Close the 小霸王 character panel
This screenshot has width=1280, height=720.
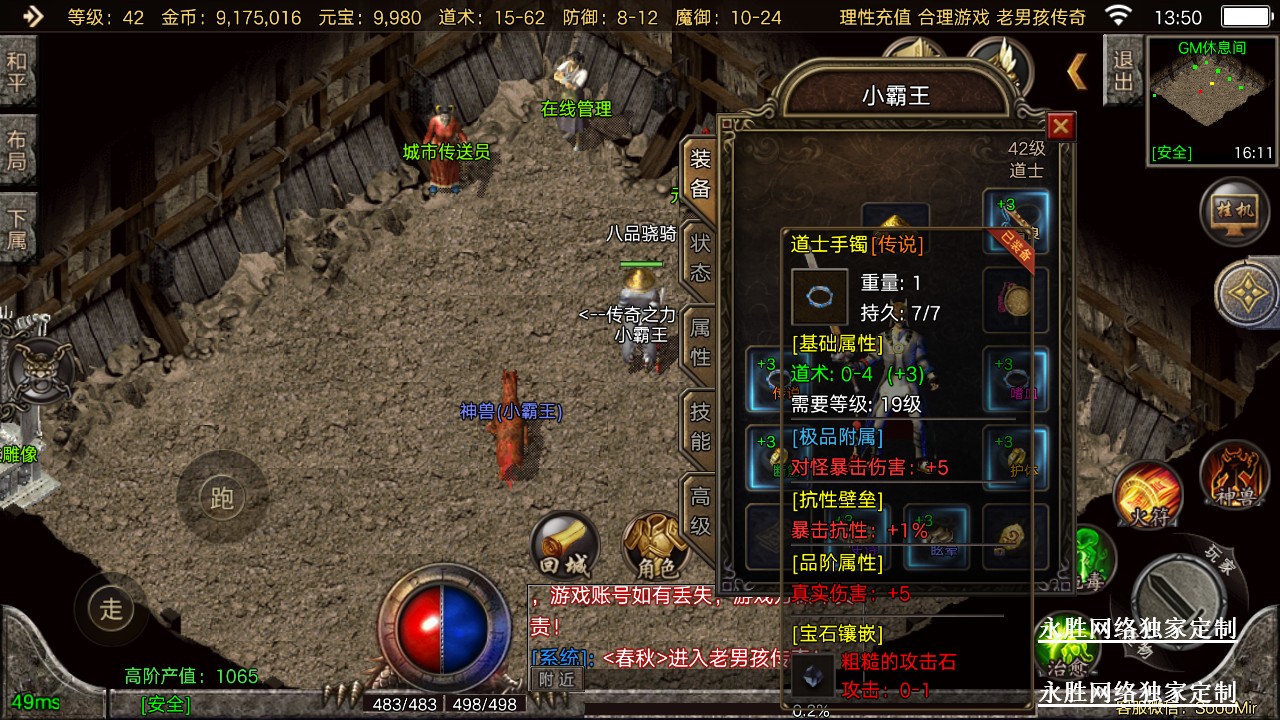[x=1061, y=126]
